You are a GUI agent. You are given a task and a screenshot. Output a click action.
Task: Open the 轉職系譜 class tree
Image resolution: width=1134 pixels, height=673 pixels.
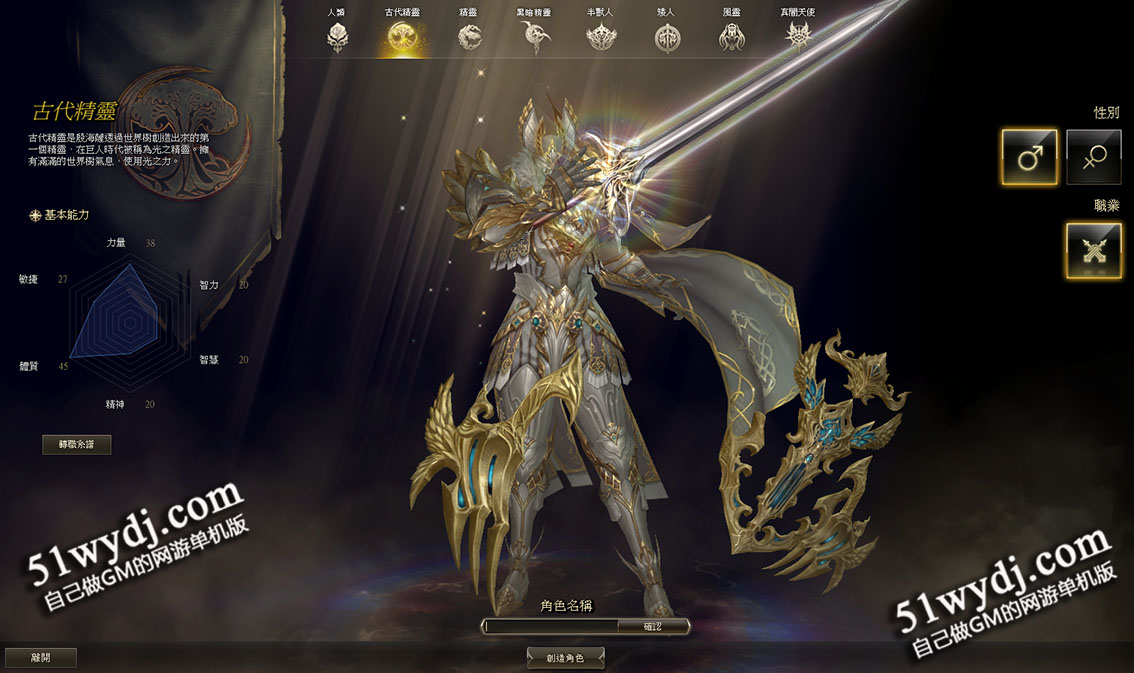77,445
